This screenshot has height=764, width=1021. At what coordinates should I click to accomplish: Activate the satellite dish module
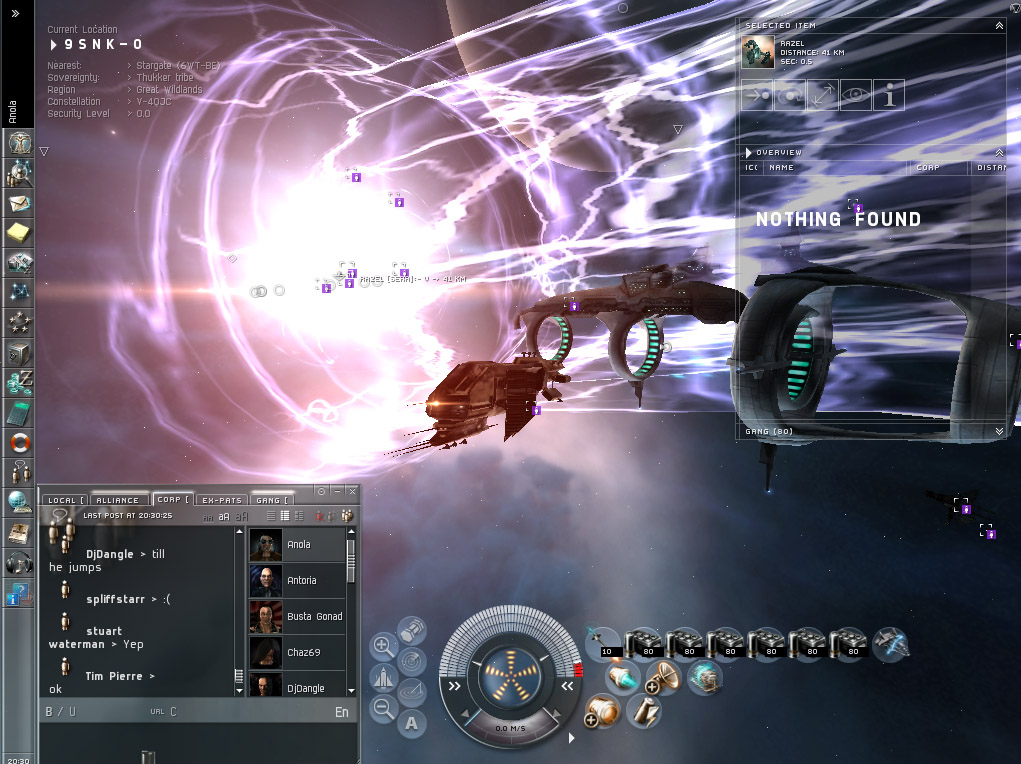(x=663, y=679)
